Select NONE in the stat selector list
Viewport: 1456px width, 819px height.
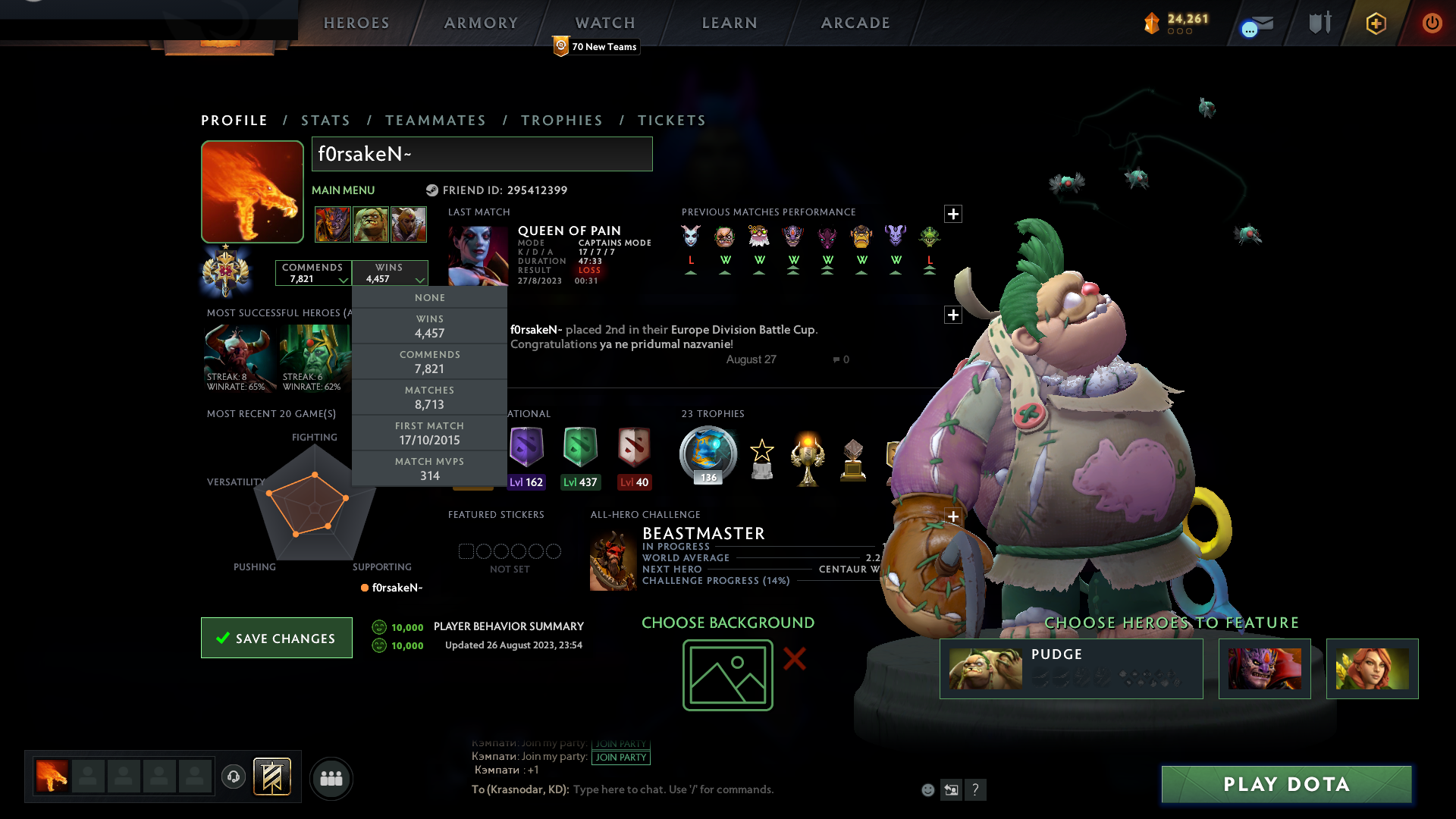point(429,297)
